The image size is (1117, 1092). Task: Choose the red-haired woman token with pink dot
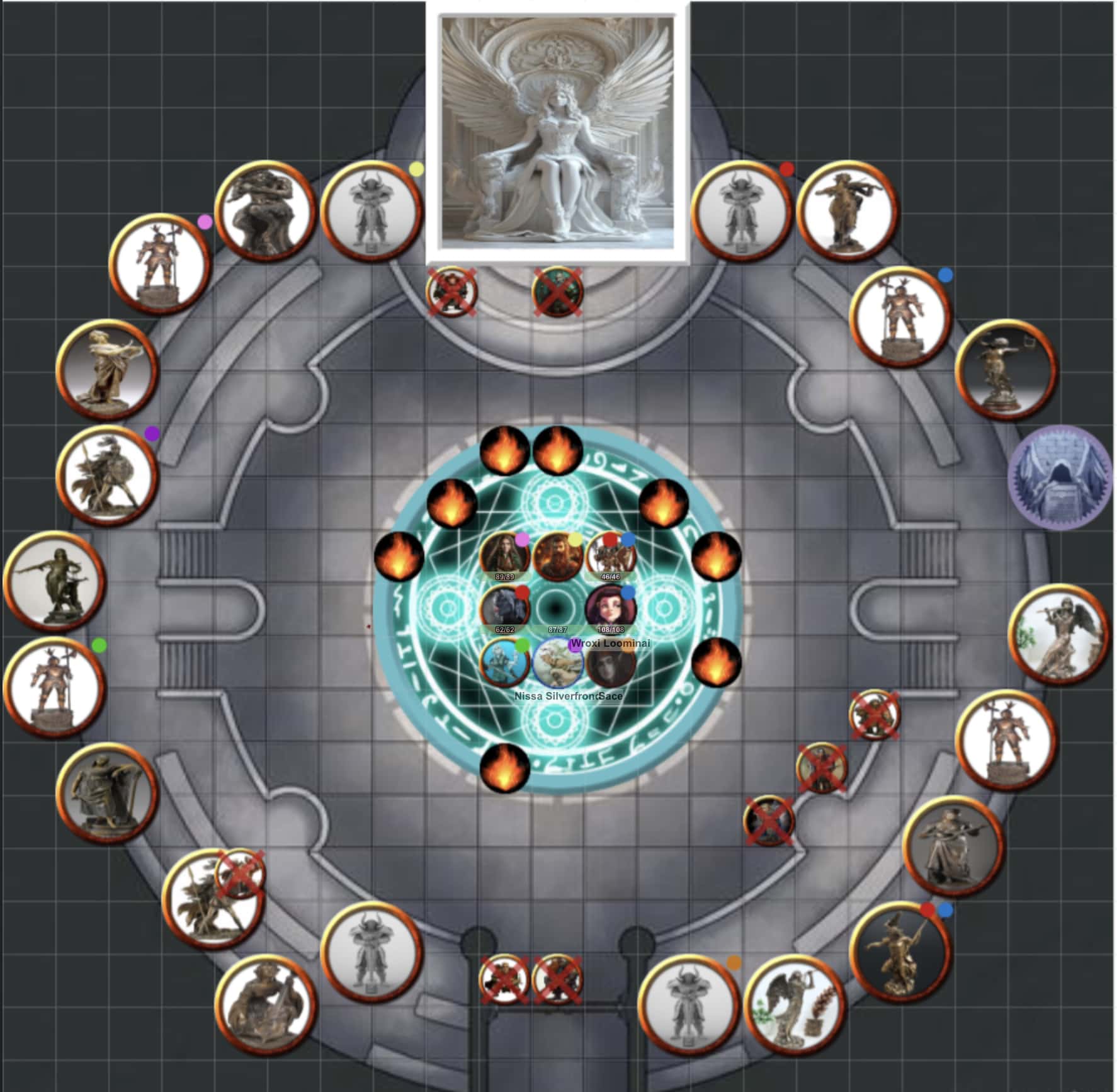click(504, 555)
